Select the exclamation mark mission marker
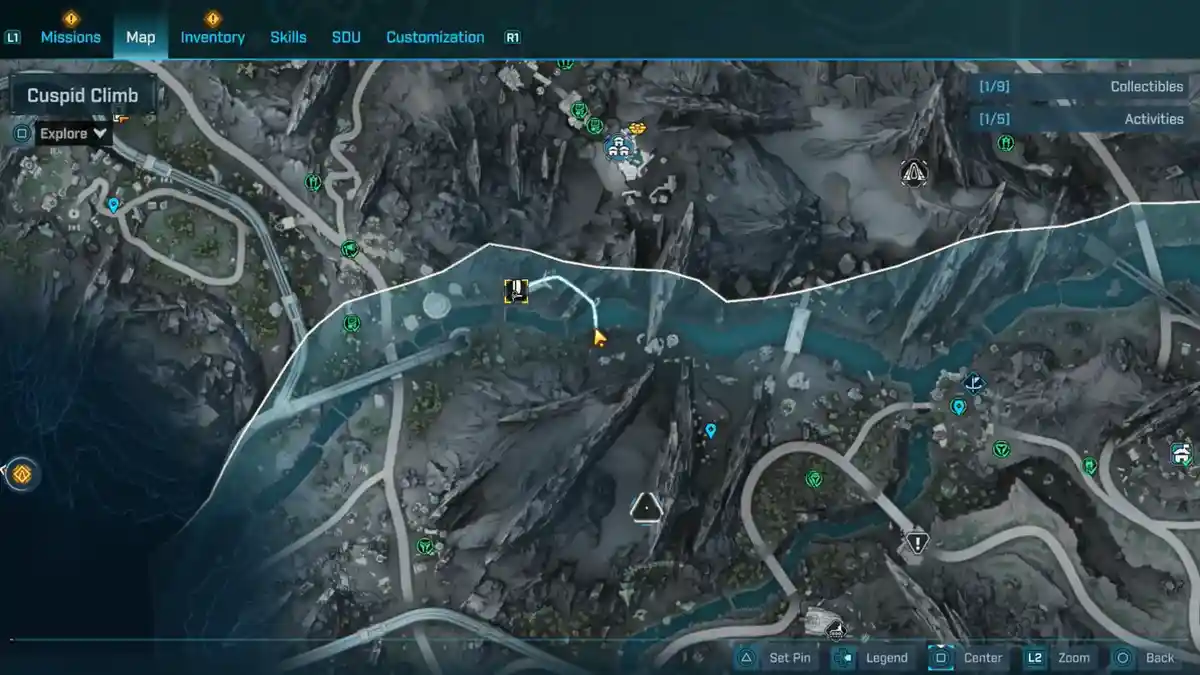This screenshot has height=675, width=1200. (916, 542)
